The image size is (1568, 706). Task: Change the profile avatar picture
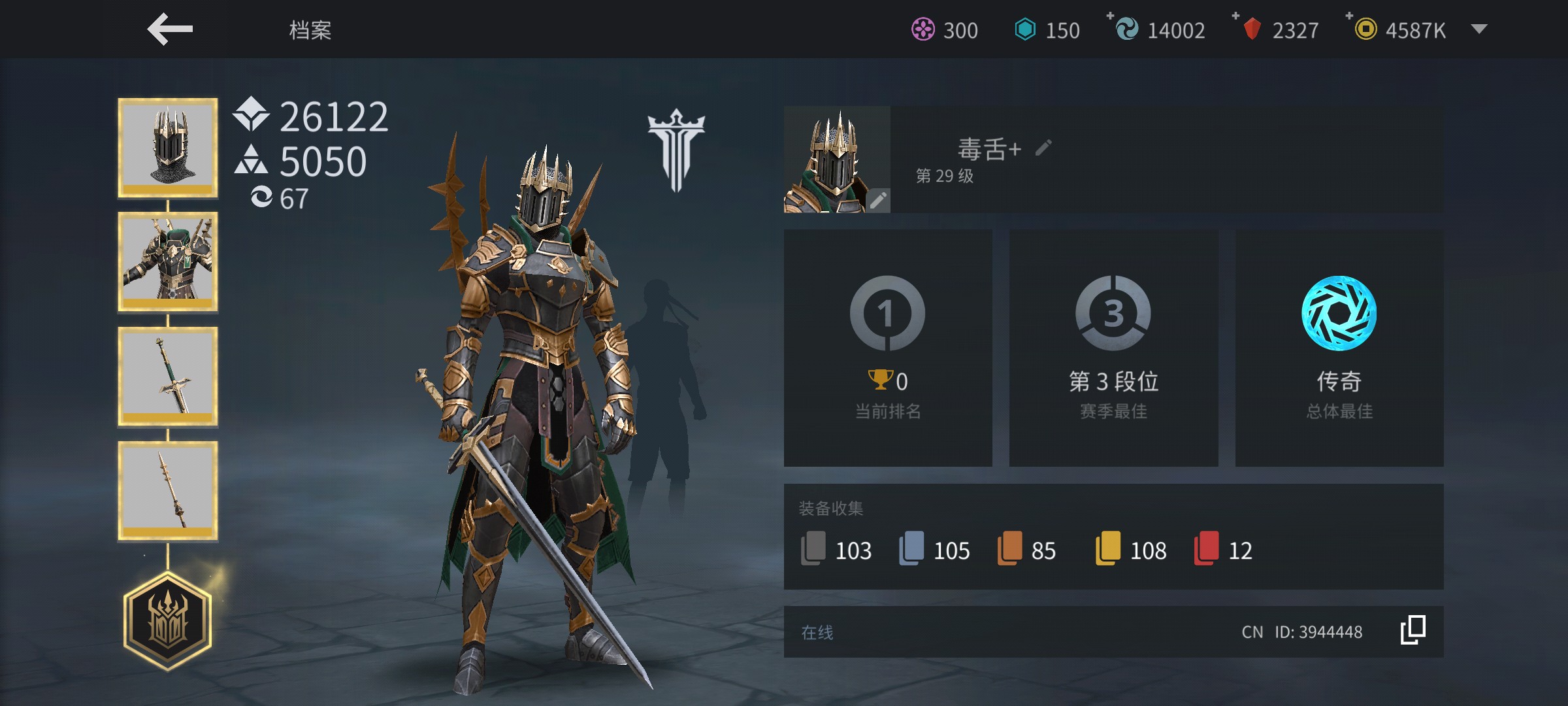coord(877,199)
